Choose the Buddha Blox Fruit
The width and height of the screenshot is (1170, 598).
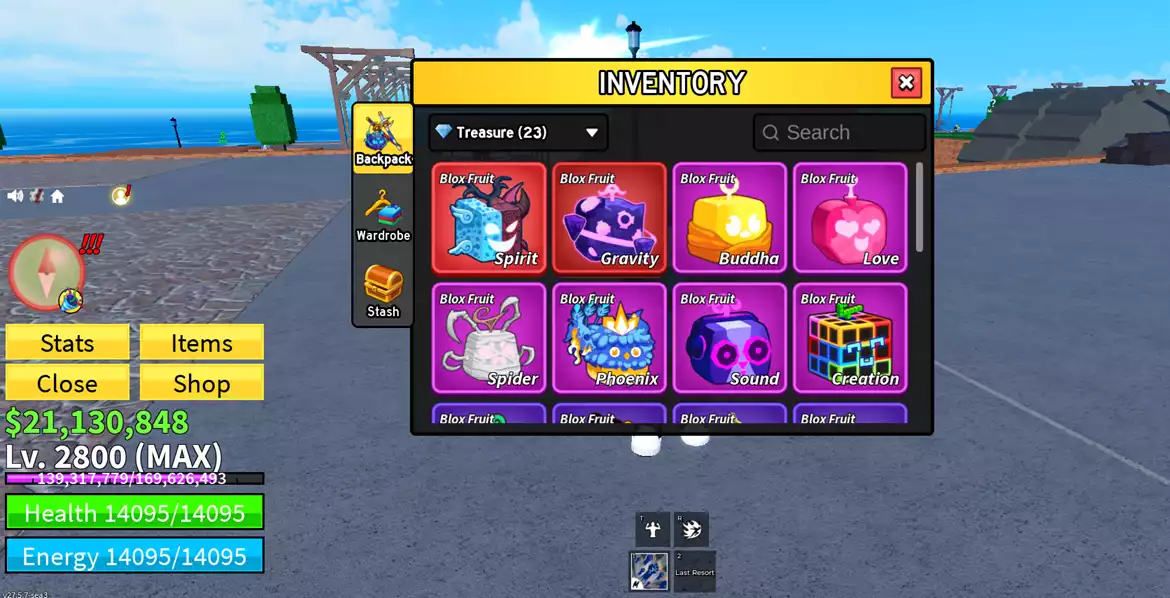point(729,218)
